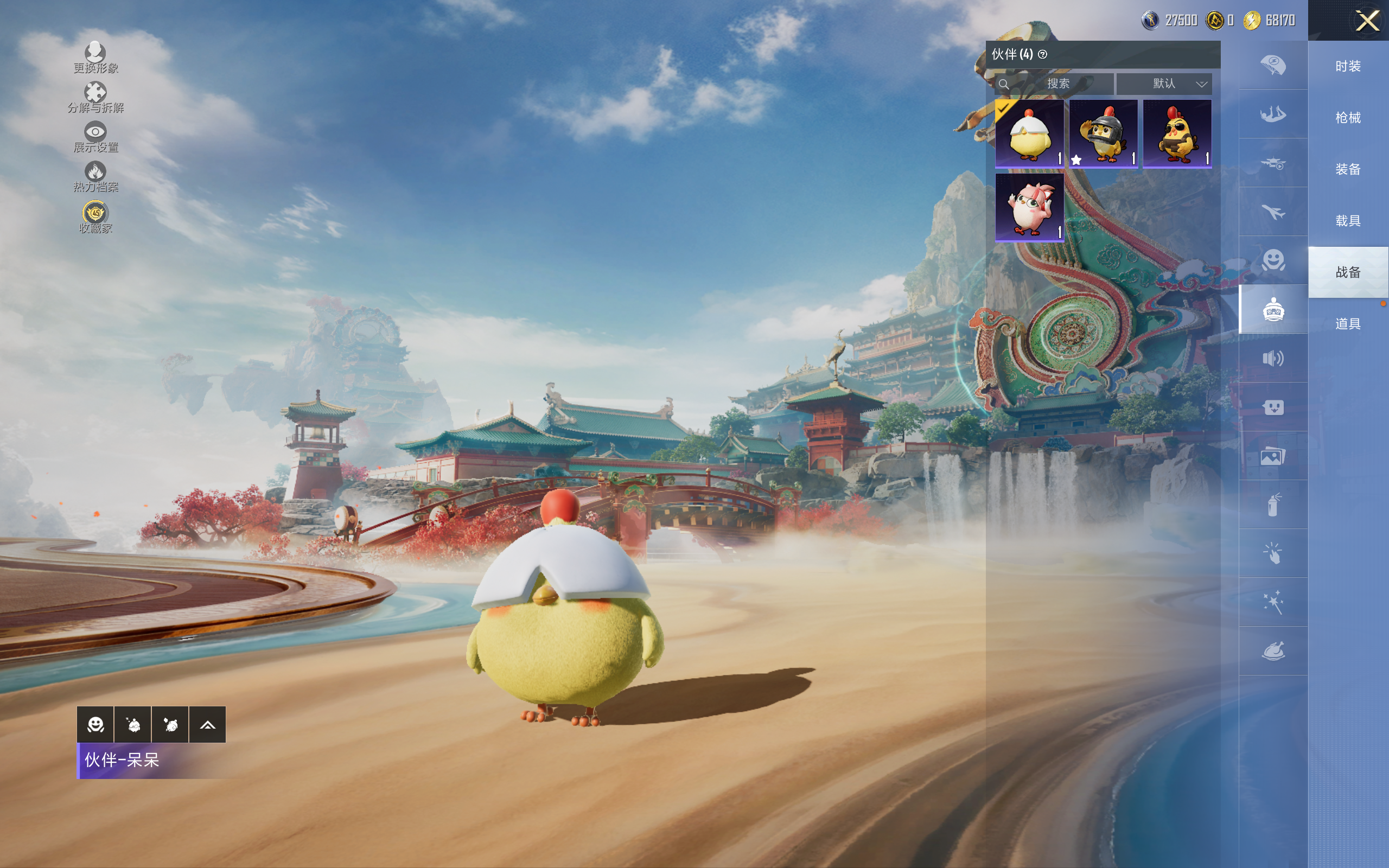Go to the 载具 category tab
This screenshot has height=868, width=1389.
pyautogui.click(x=1348, y=220)
